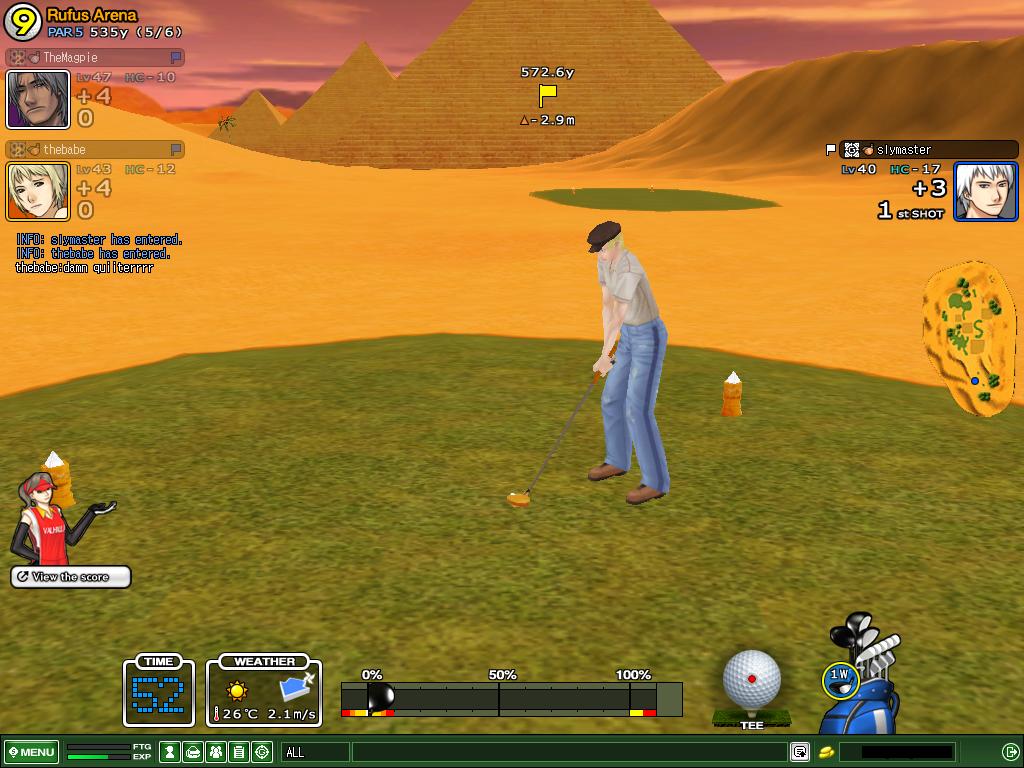Adjust impact point on the golf ball
1024x768 pixels.
[x=751, y=680]
